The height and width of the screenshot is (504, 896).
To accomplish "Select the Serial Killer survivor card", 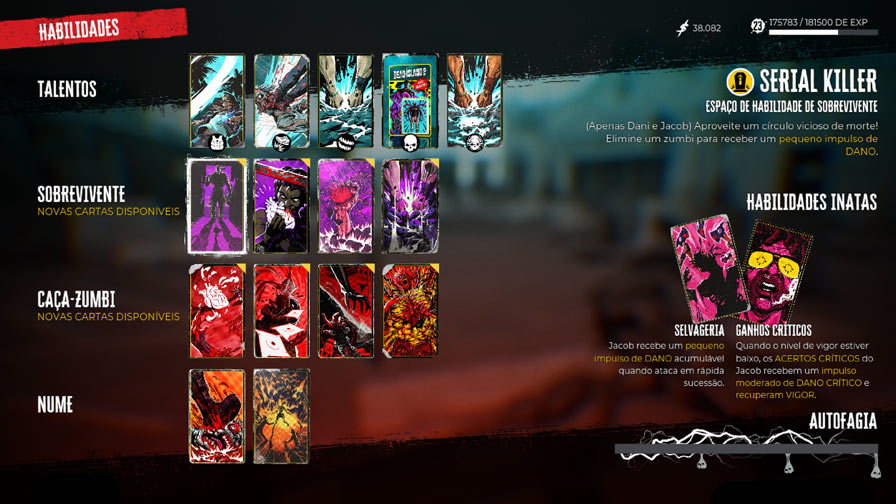I will pyautogui.click(x=217, y=206).
